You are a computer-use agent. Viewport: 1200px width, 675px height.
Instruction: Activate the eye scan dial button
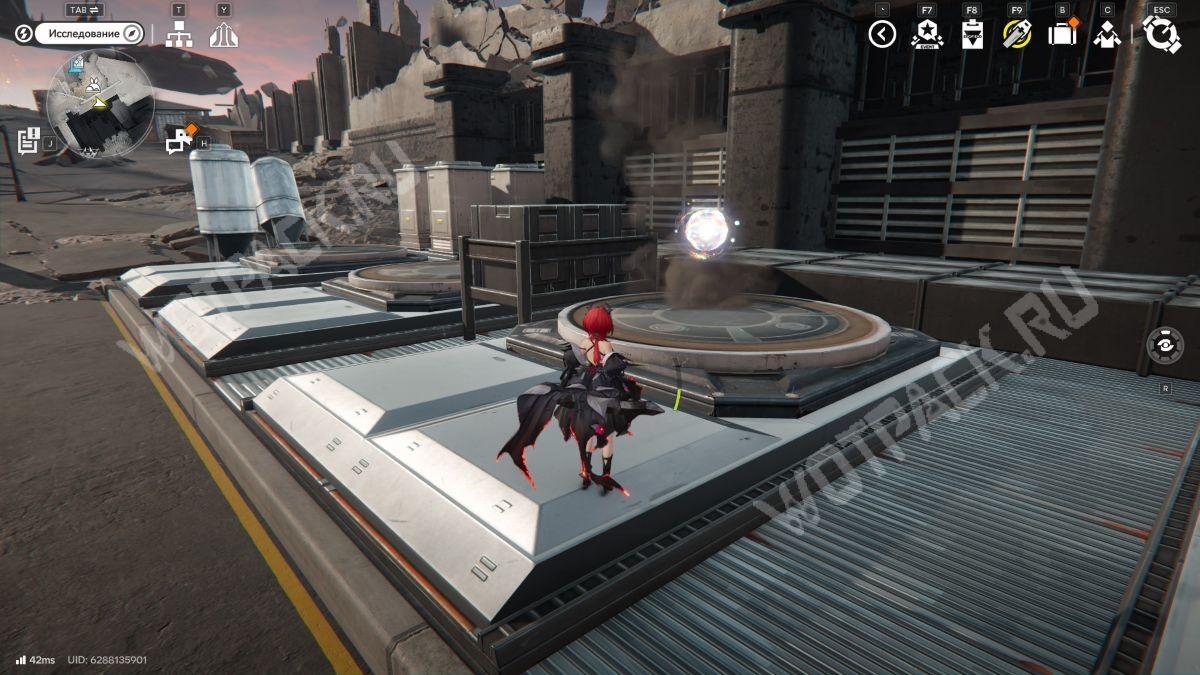tap(1165, 346)
